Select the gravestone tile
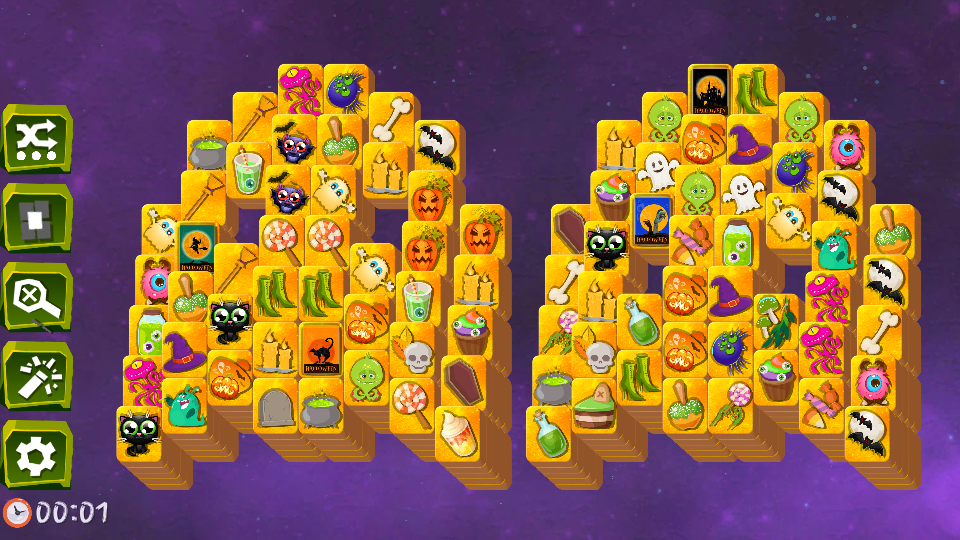The height and width of the screenshot is (540, 960). point(274,405)
